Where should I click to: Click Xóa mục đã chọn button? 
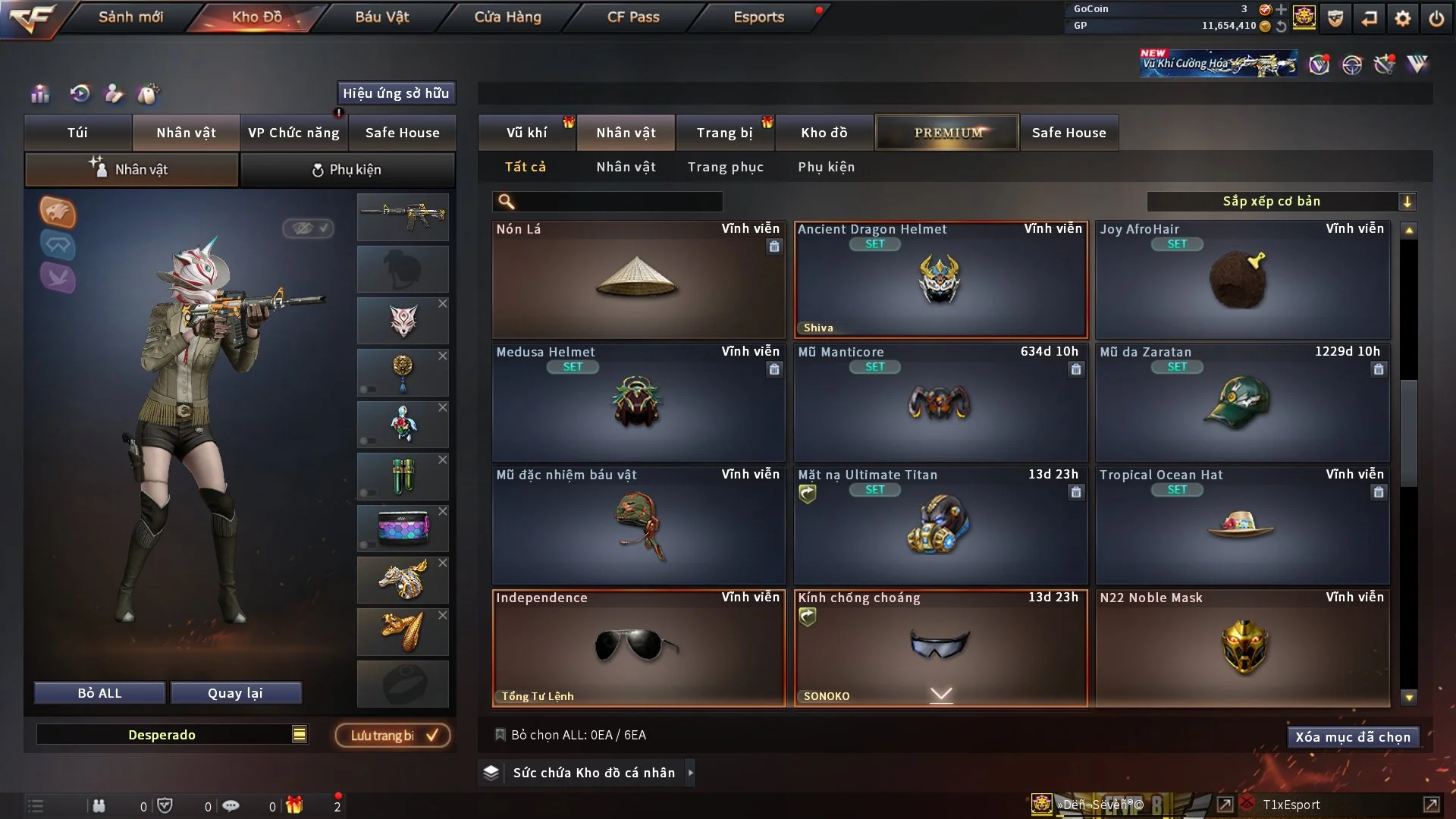(x=1352, y=737)
